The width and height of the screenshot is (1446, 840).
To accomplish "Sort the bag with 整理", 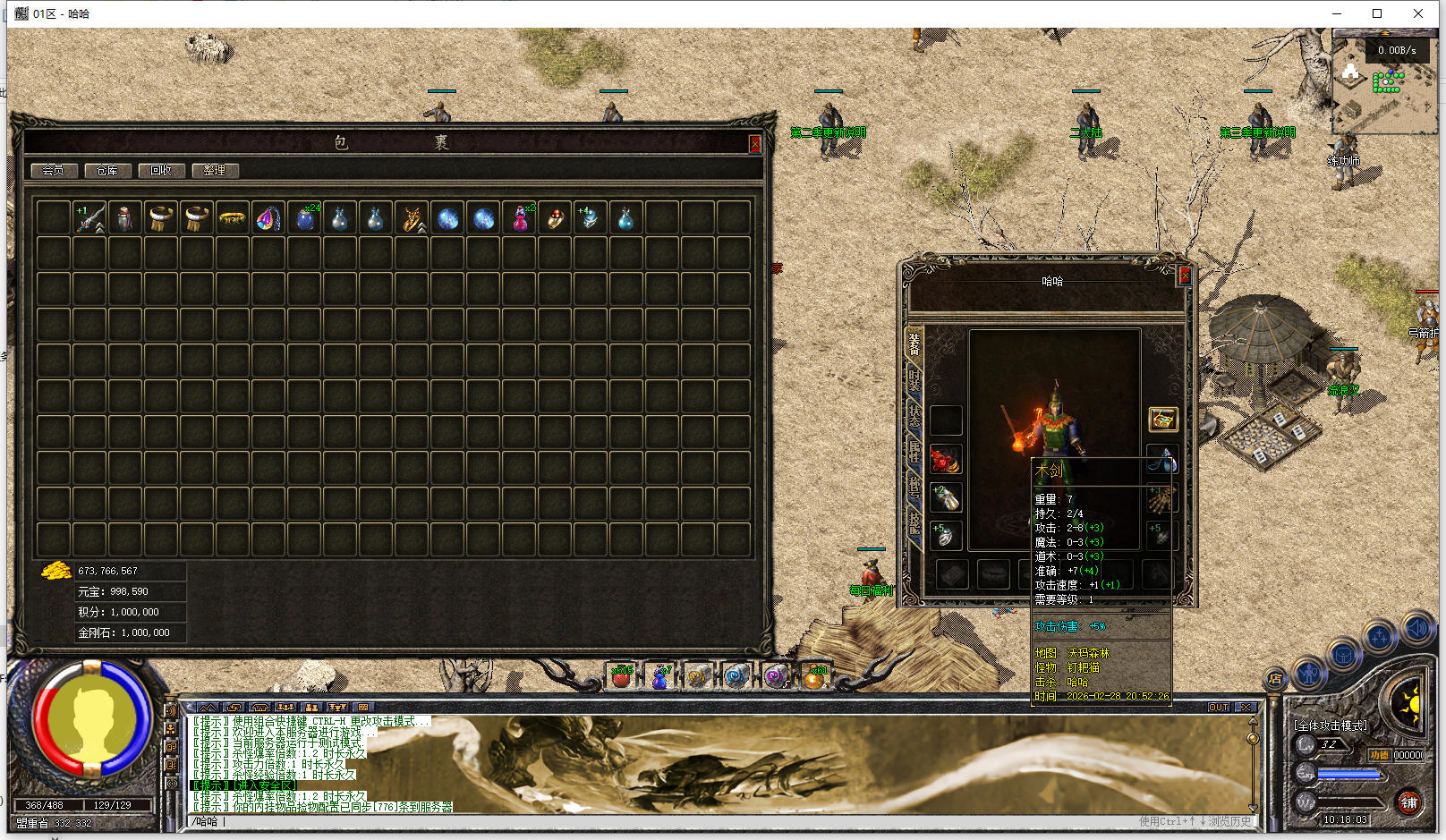I will pyautogui.click(x=215, y=170).
